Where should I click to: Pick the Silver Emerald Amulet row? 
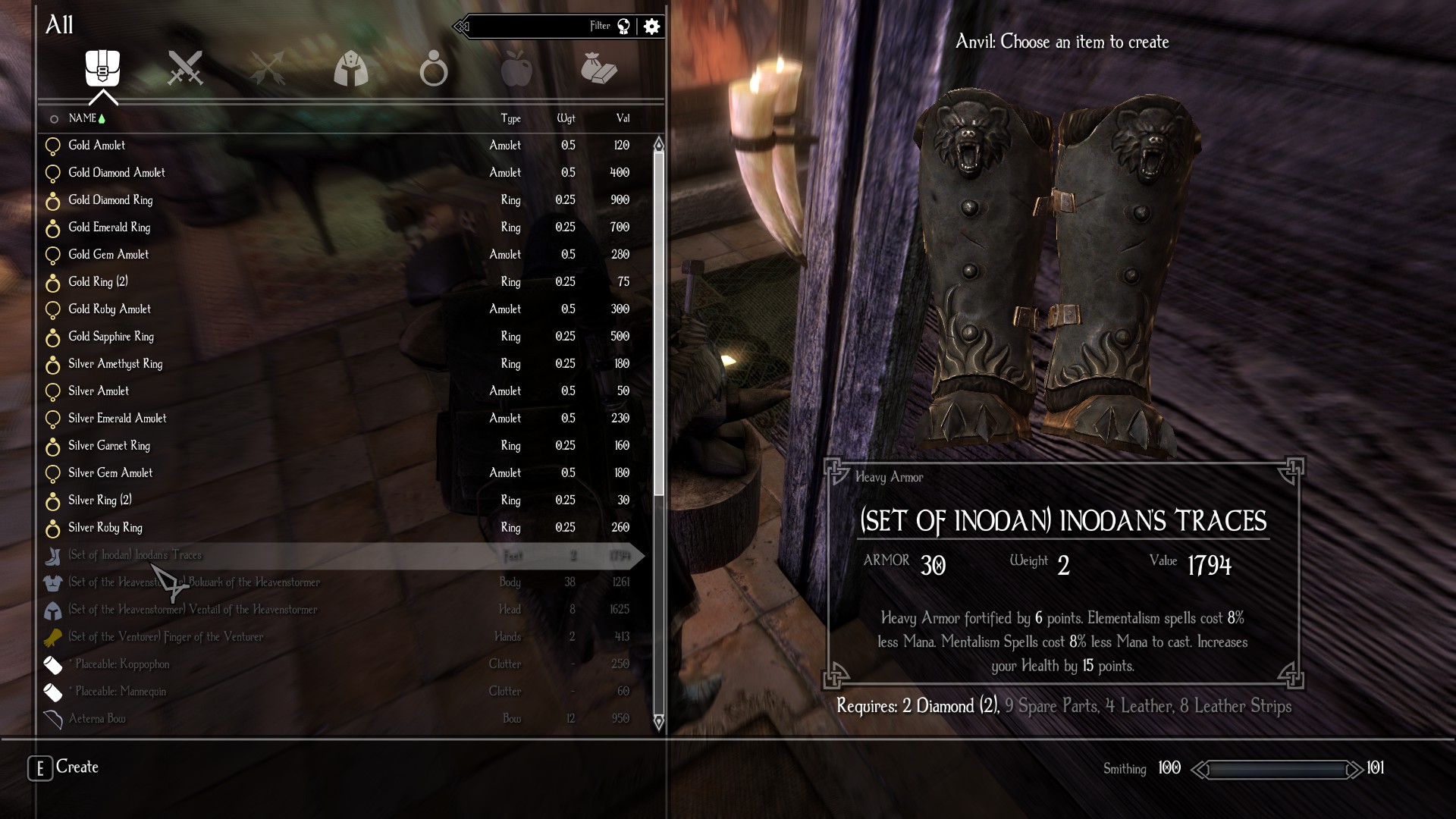point(118,419)
